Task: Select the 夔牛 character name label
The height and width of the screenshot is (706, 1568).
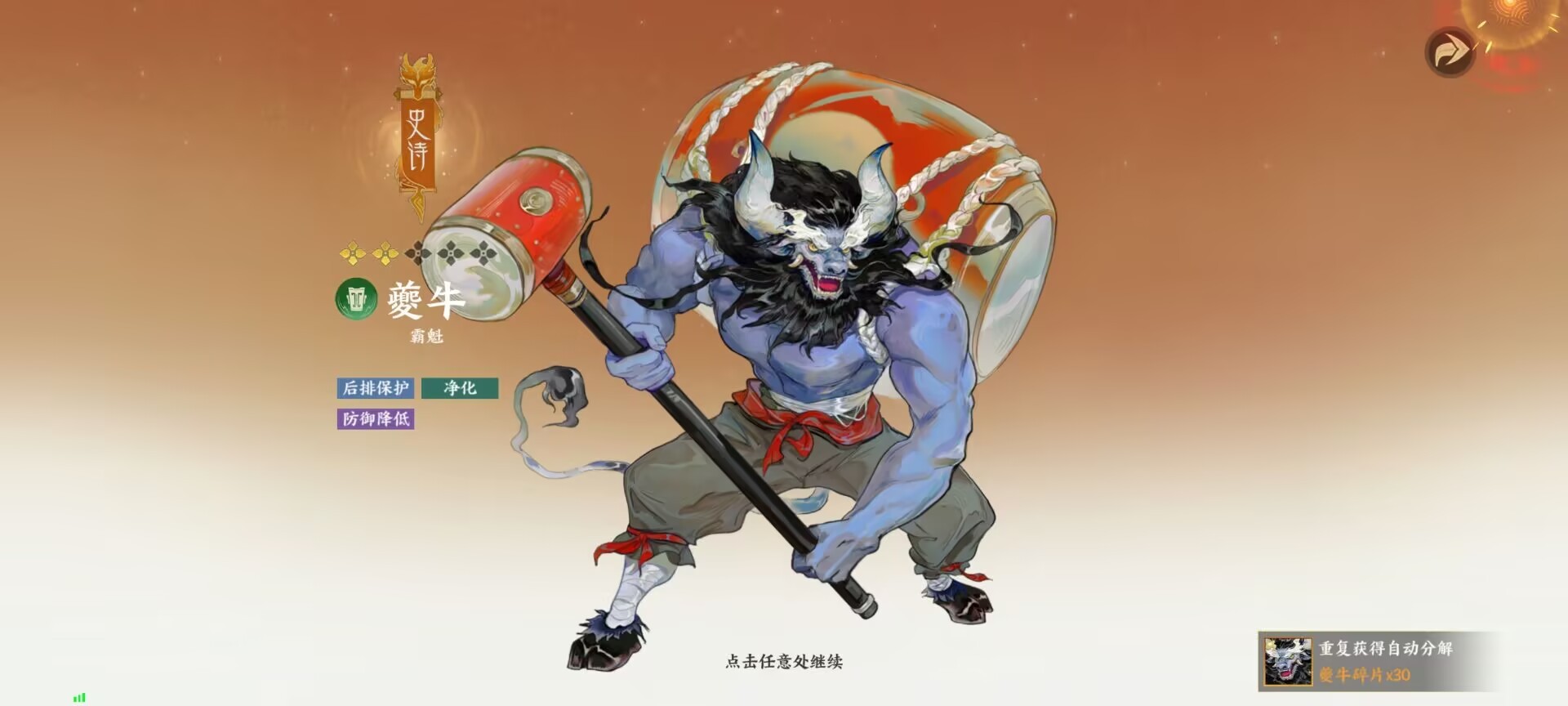Action: pos(425,302)
